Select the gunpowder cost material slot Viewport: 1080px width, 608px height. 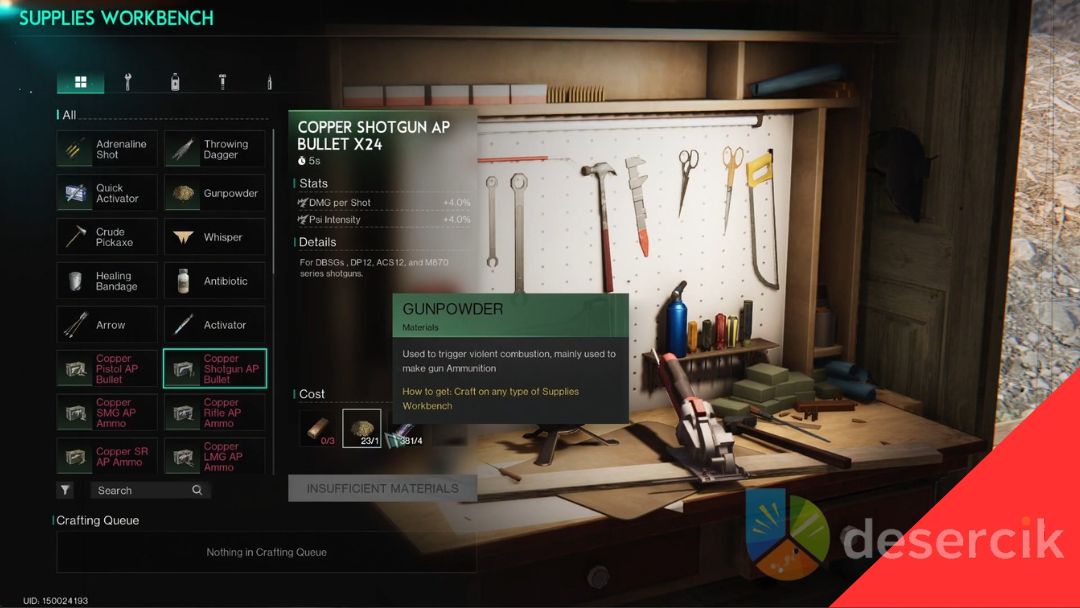coord(361,427)
